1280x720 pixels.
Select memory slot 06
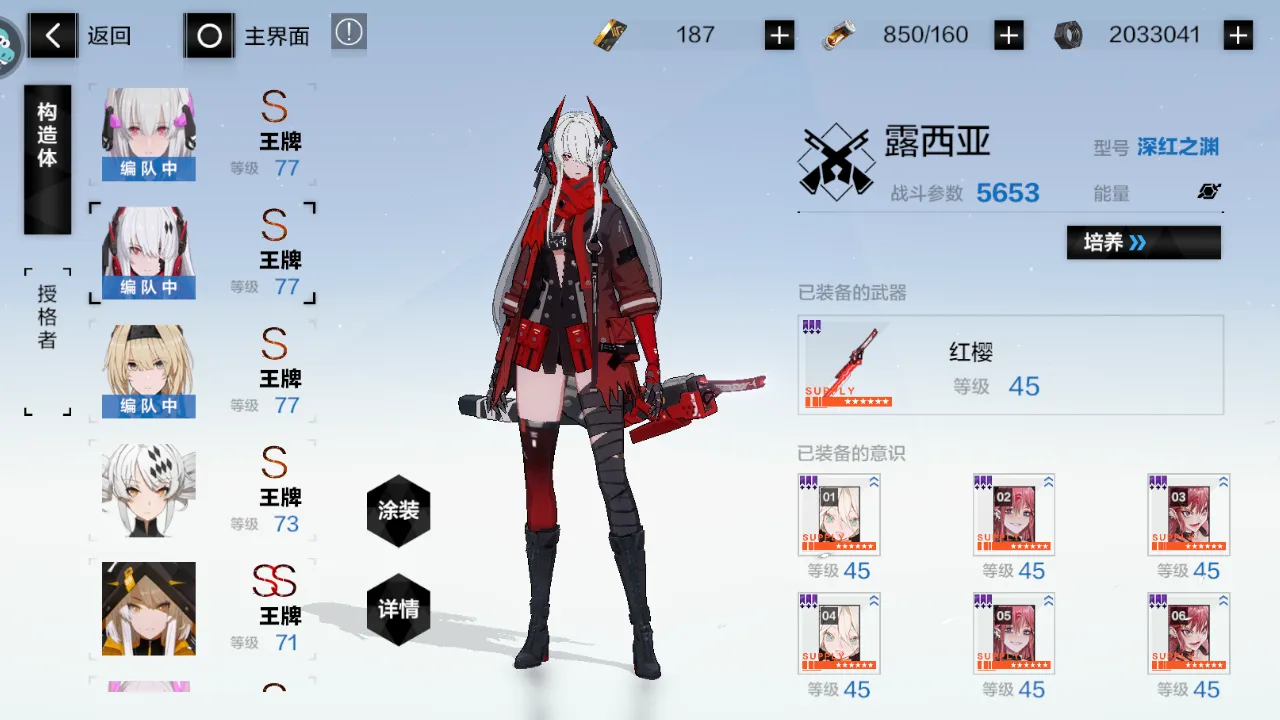tap(1188, 633)
